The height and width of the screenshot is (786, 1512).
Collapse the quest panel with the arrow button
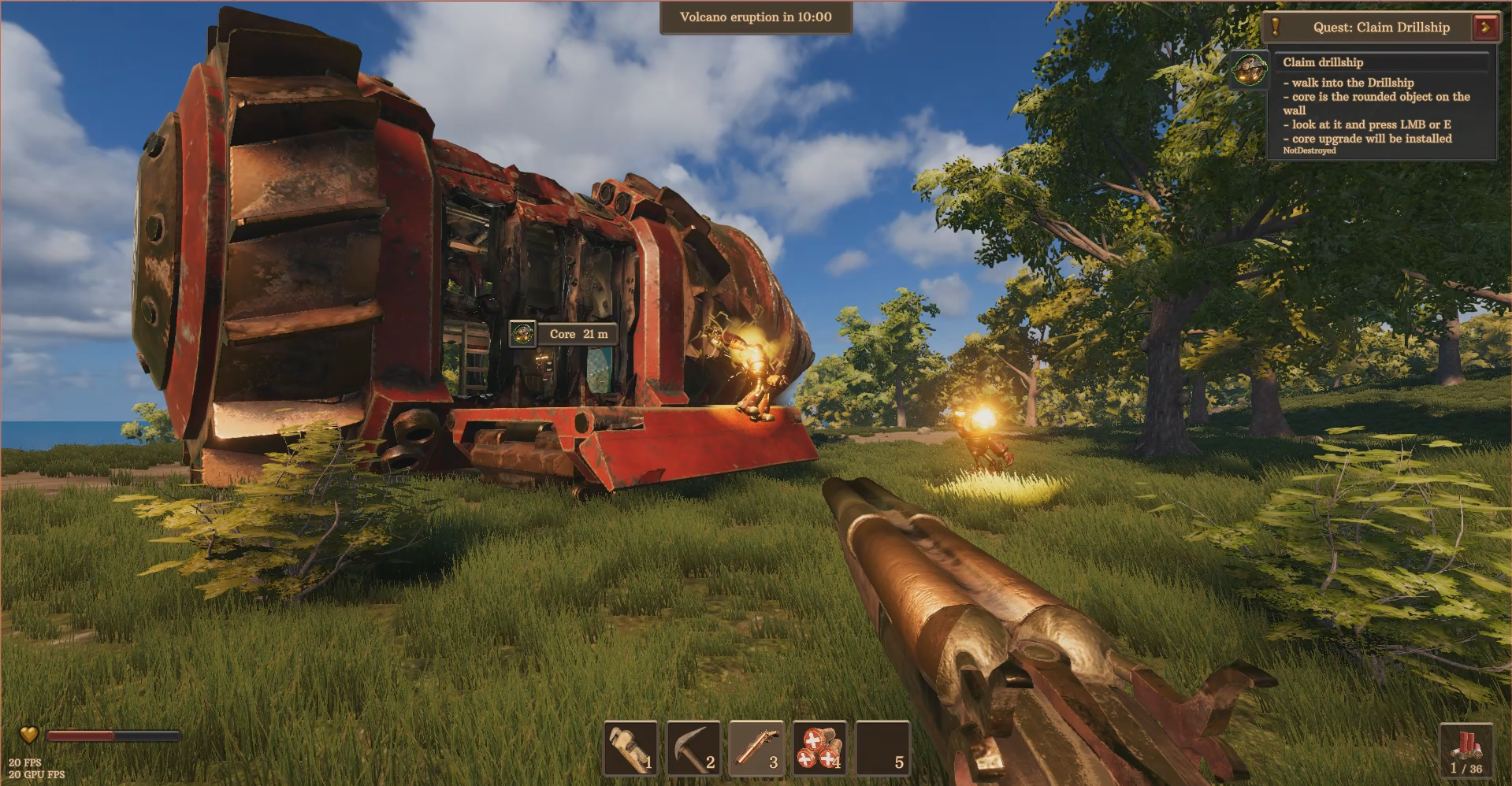click(1484, 27)
